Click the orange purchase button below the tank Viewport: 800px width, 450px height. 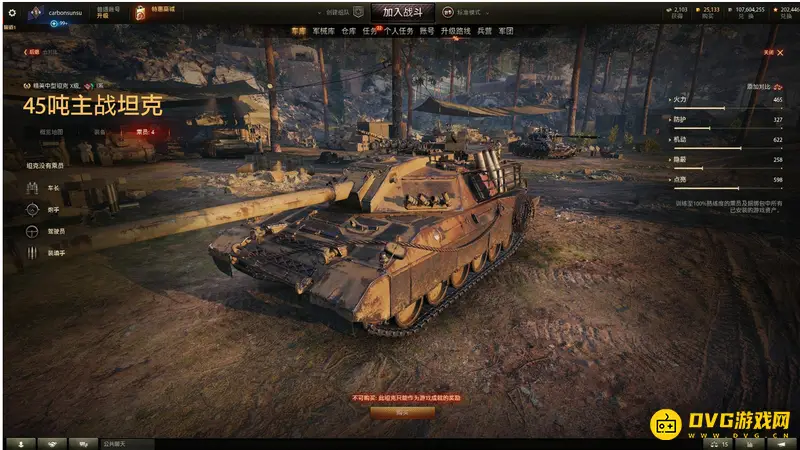click(x=402, y=412)
